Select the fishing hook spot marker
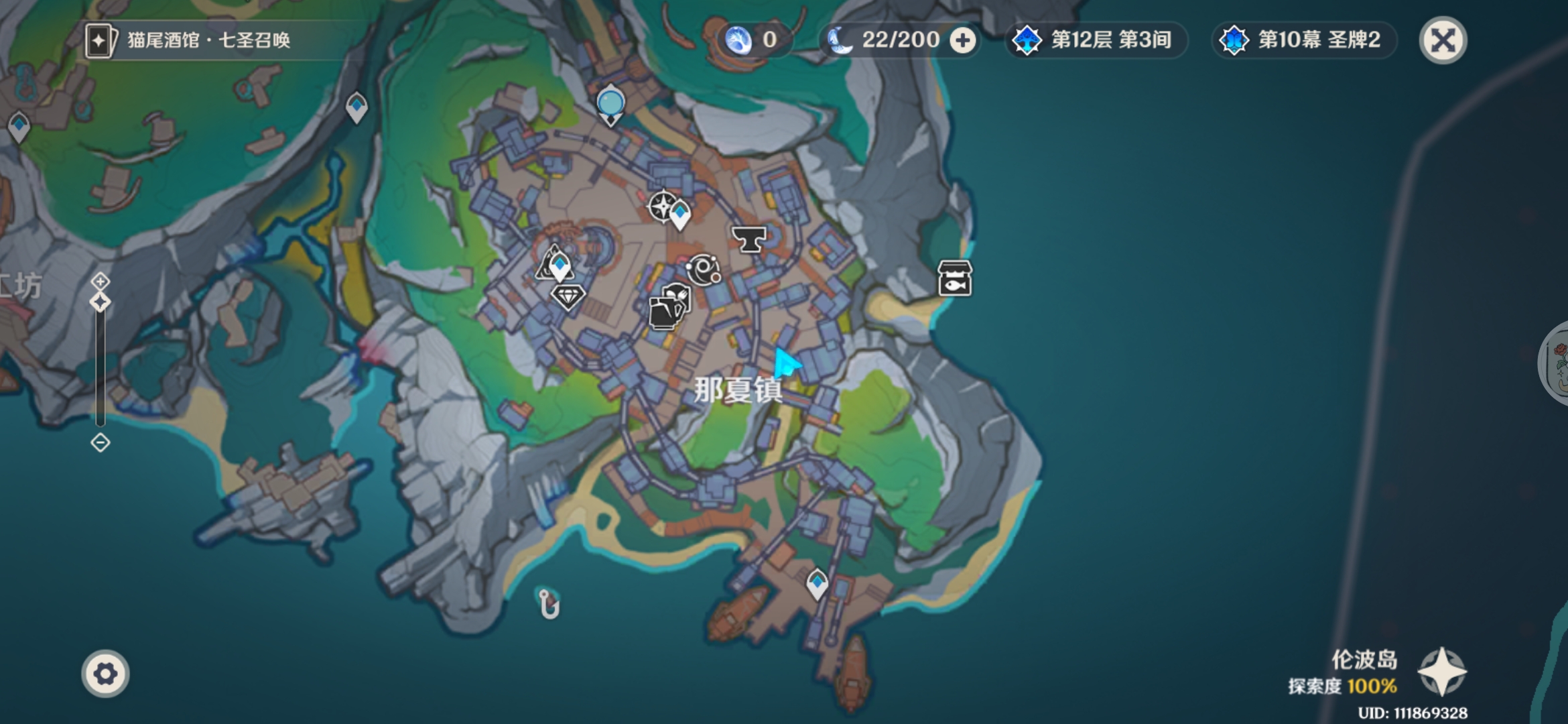Screen dimensions: 1568x724 548,603
